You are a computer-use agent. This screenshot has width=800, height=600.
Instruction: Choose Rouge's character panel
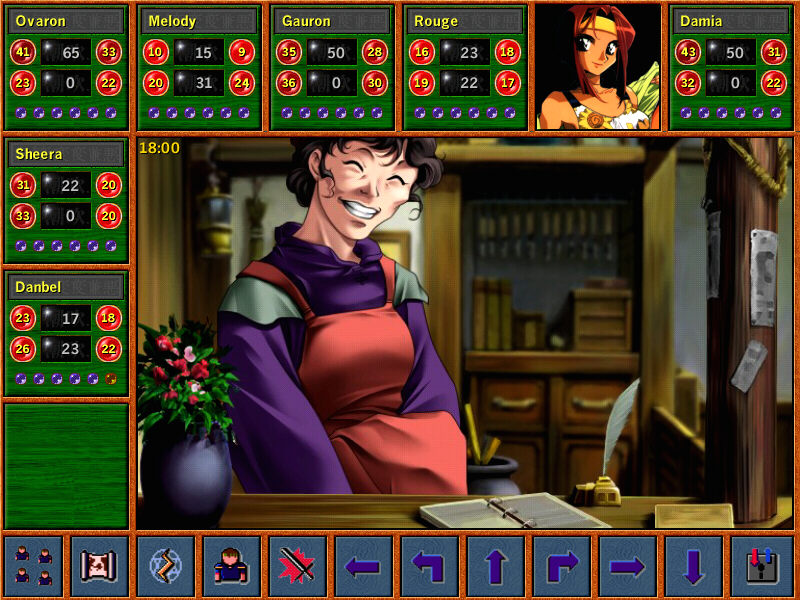click(x=466, y=67)
